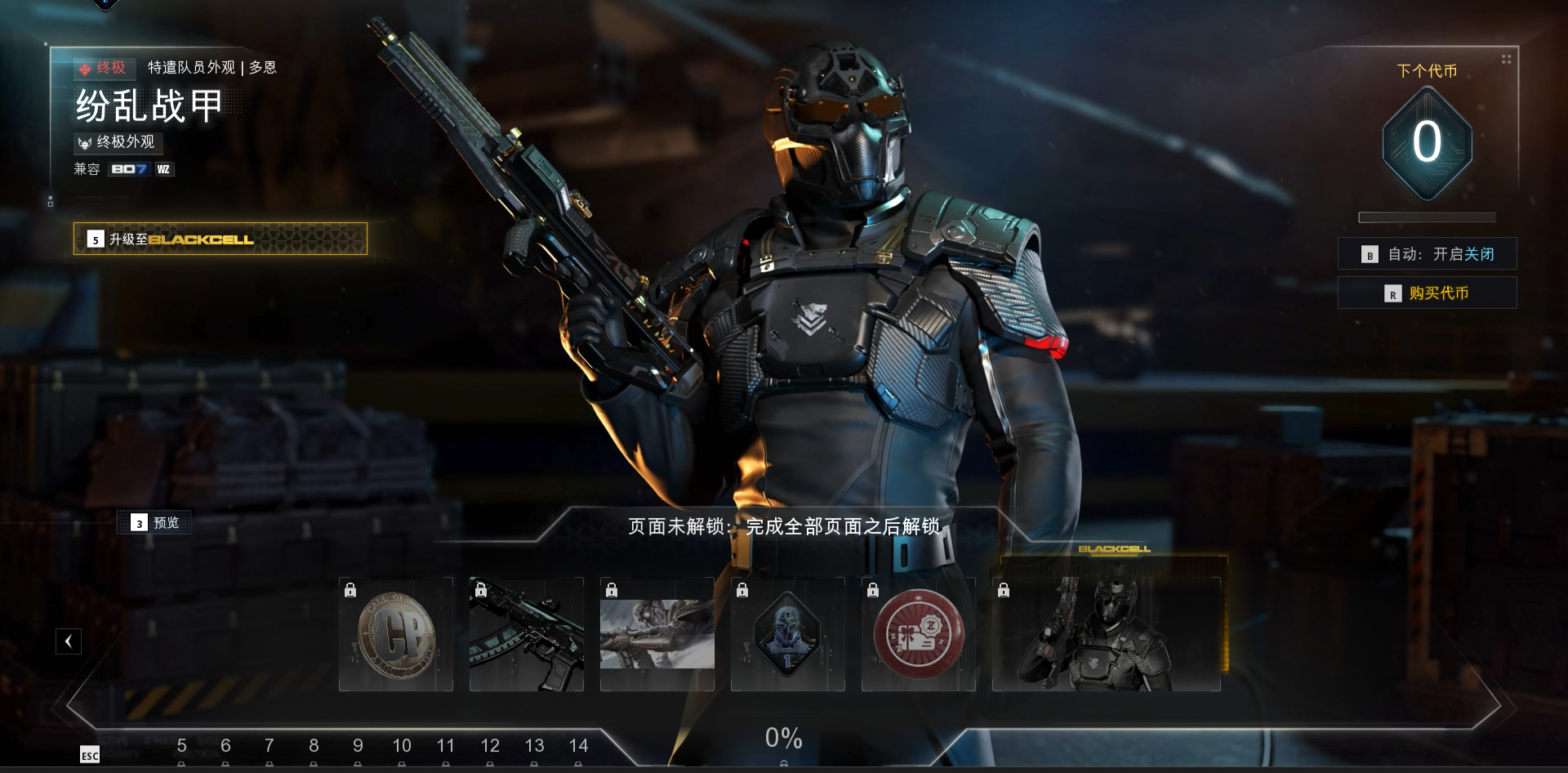Click the 升级至BLACKCELL upgrade button

220,239
